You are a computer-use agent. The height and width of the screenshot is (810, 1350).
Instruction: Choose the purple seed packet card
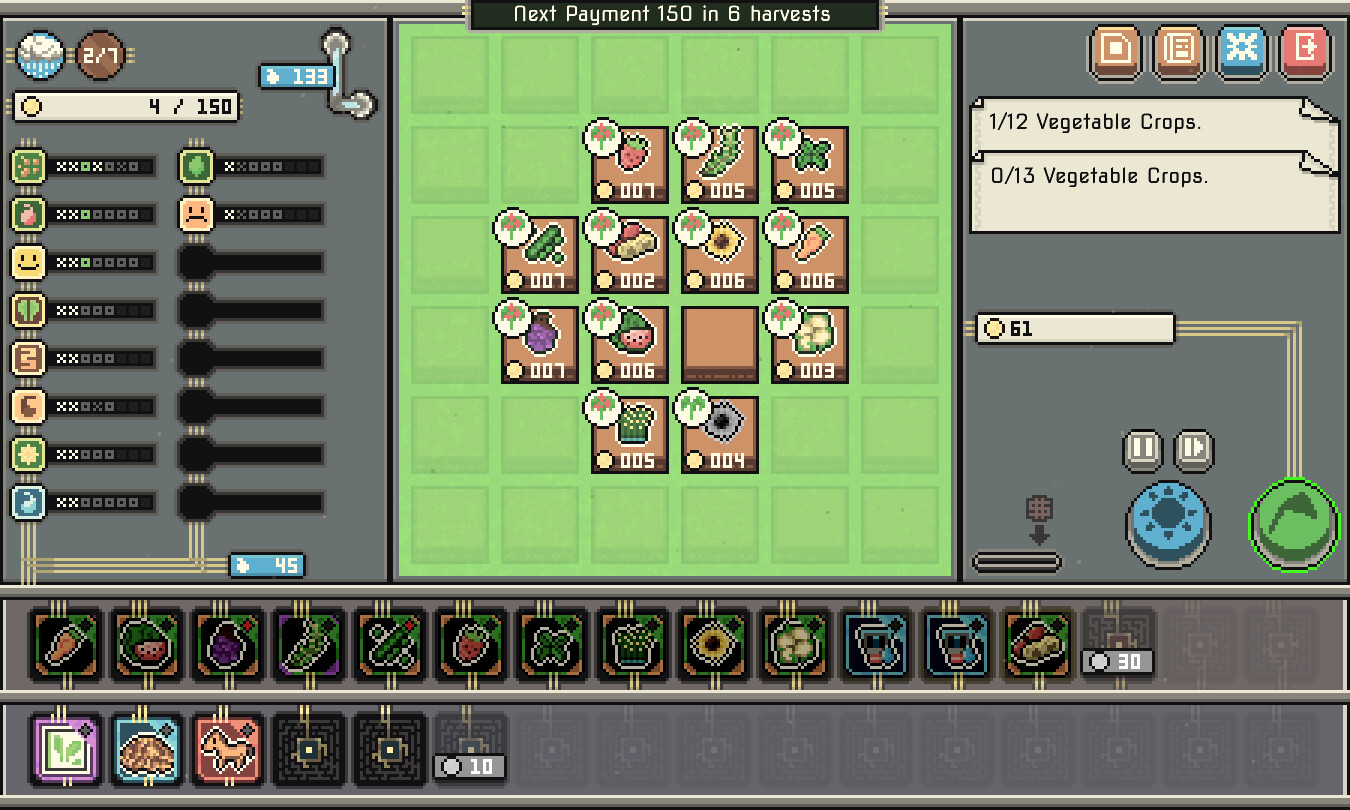[x=66, y=747]
